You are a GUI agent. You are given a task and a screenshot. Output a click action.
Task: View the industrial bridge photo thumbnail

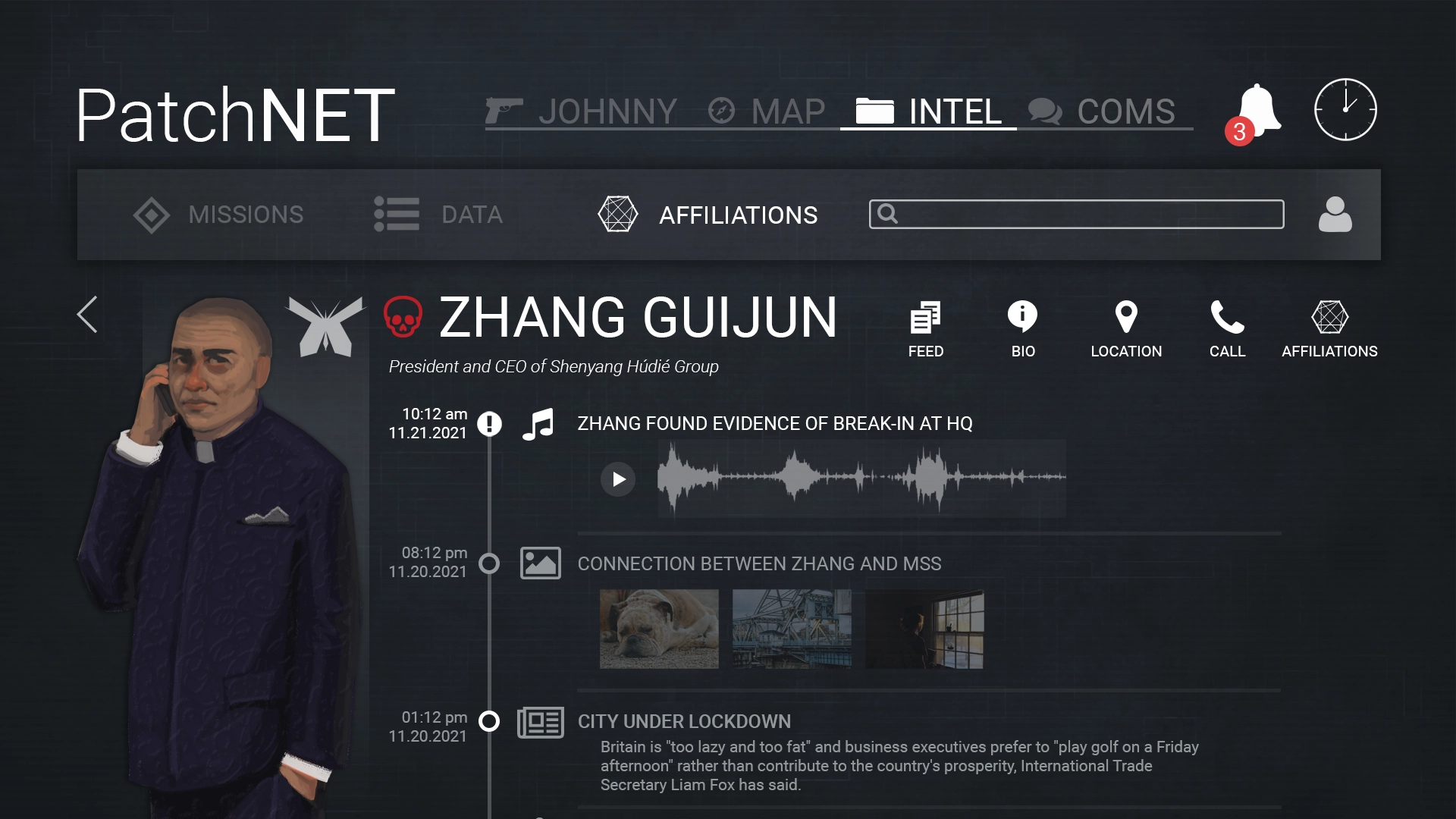tap(792, 629)
